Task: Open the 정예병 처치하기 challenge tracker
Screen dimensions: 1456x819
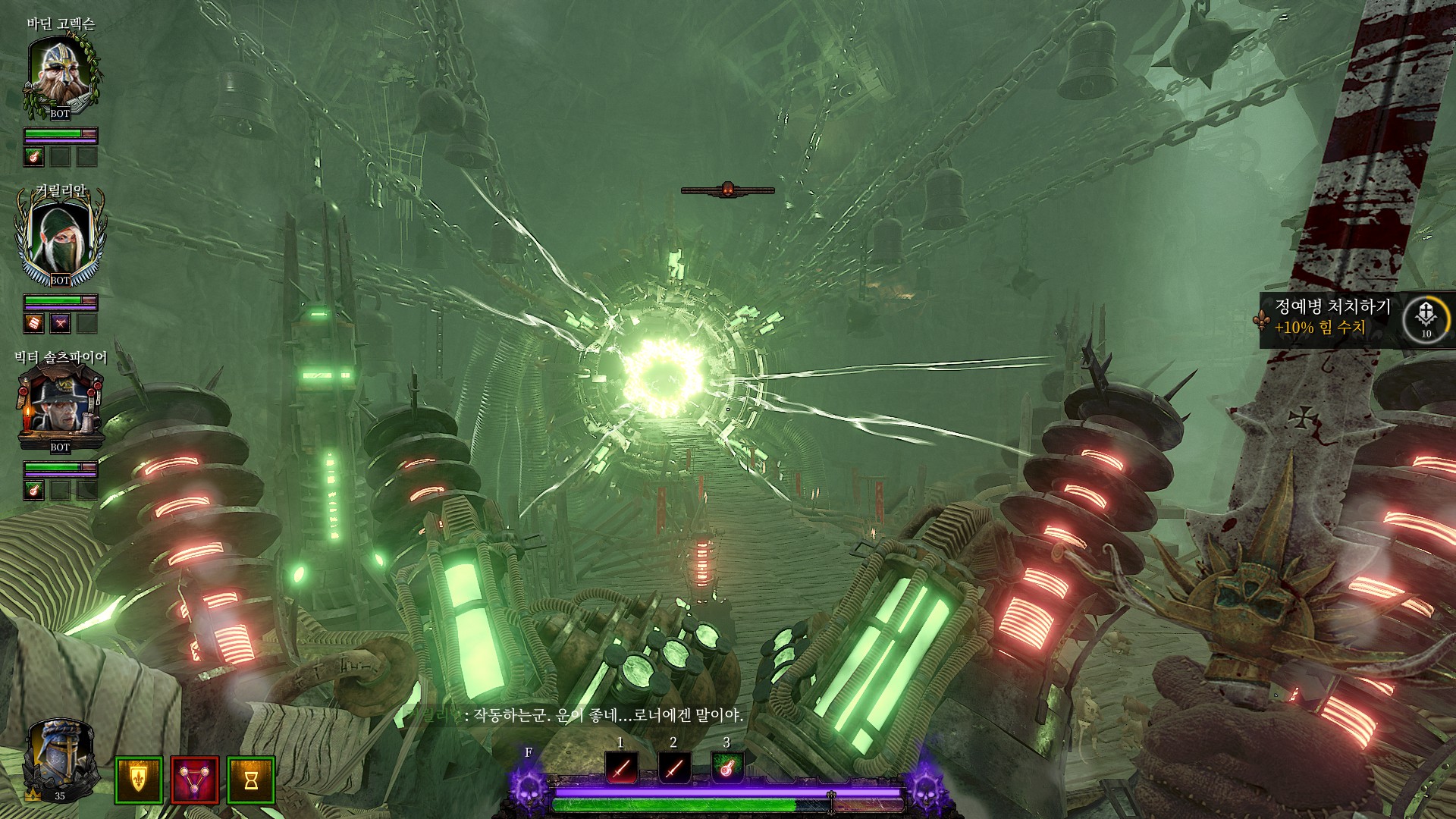Action: coord(1332,317)
